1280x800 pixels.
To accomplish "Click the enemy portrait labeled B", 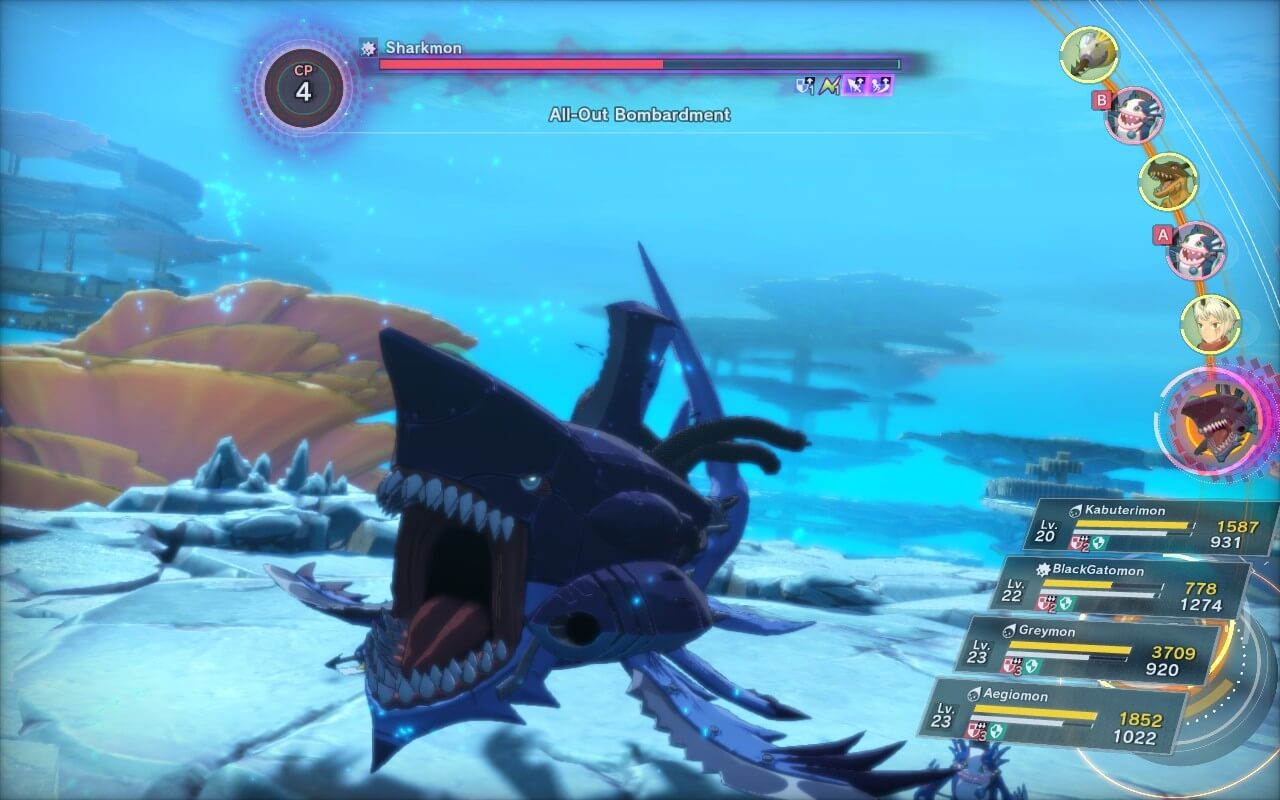I will (1134, 115).
